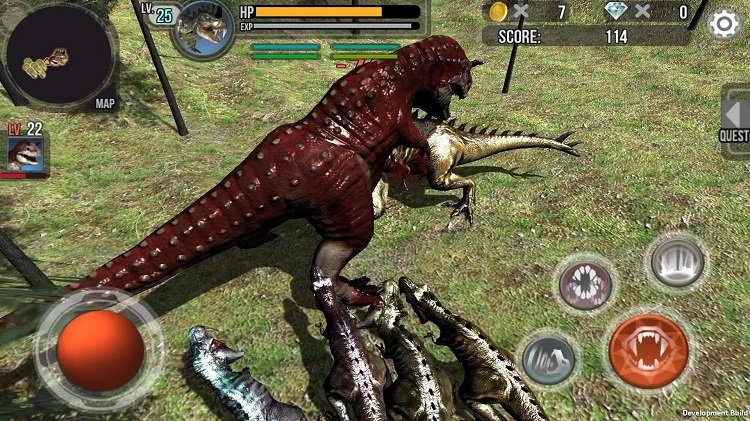The image size is (750, 421).
Task: Tap the large orange bite attack button
Action: pos(648,351)
